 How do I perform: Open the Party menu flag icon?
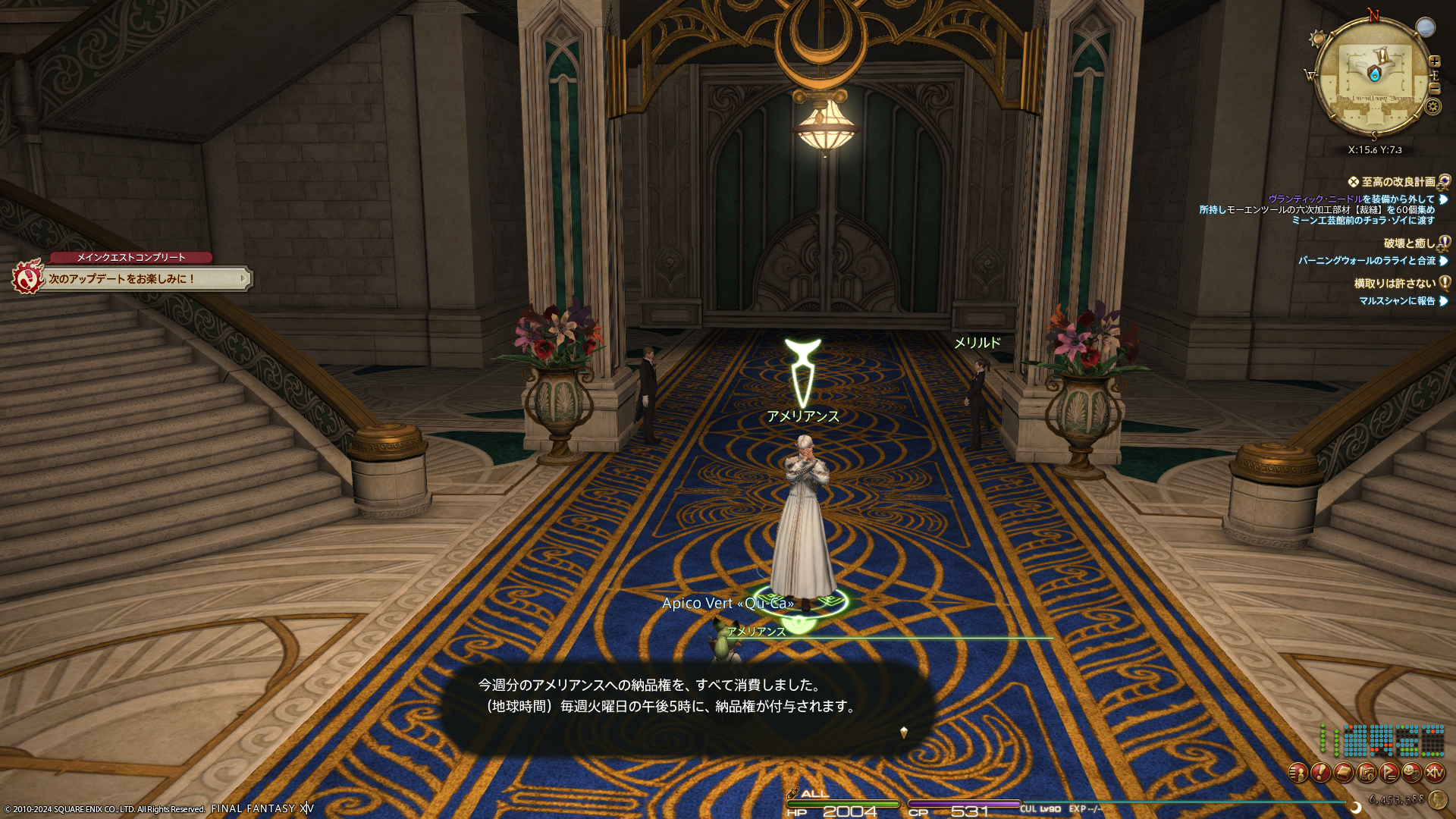(1389, 773)
